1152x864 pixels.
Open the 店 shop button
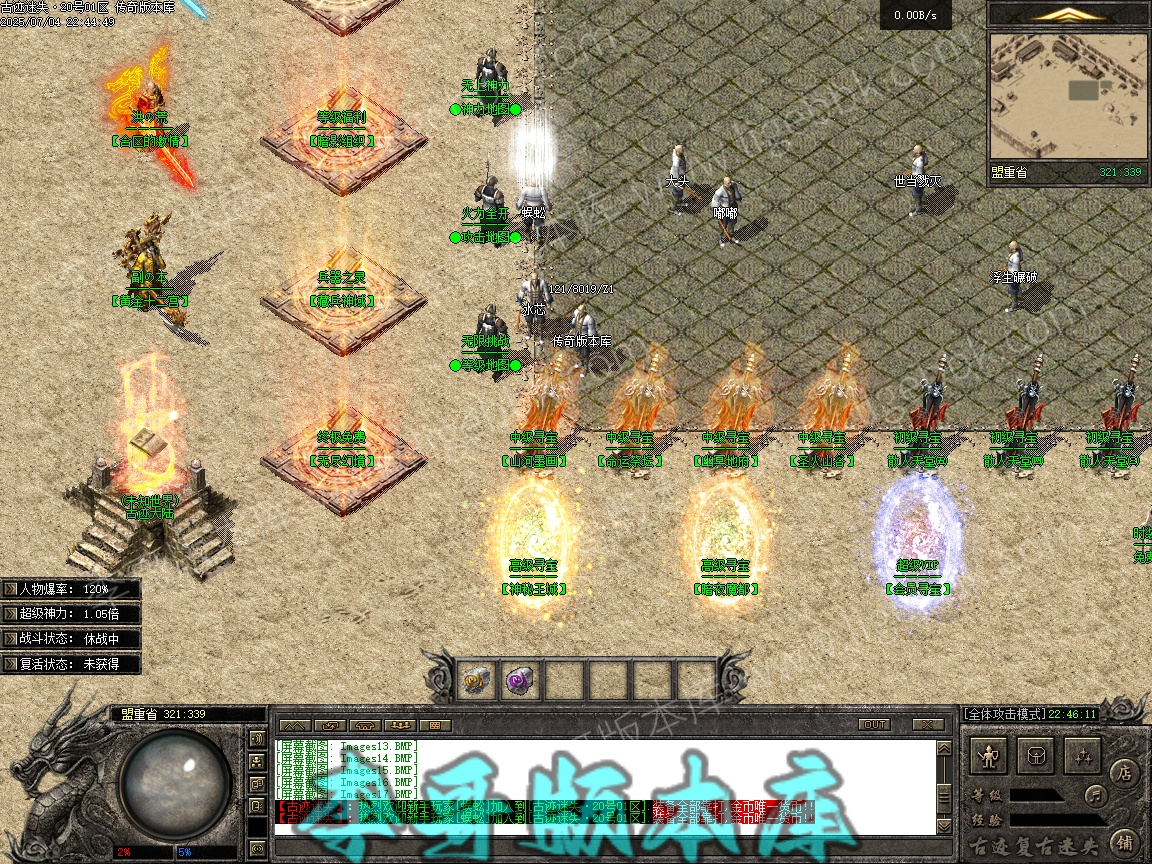pyautogui.click(x=1124, y=772)
